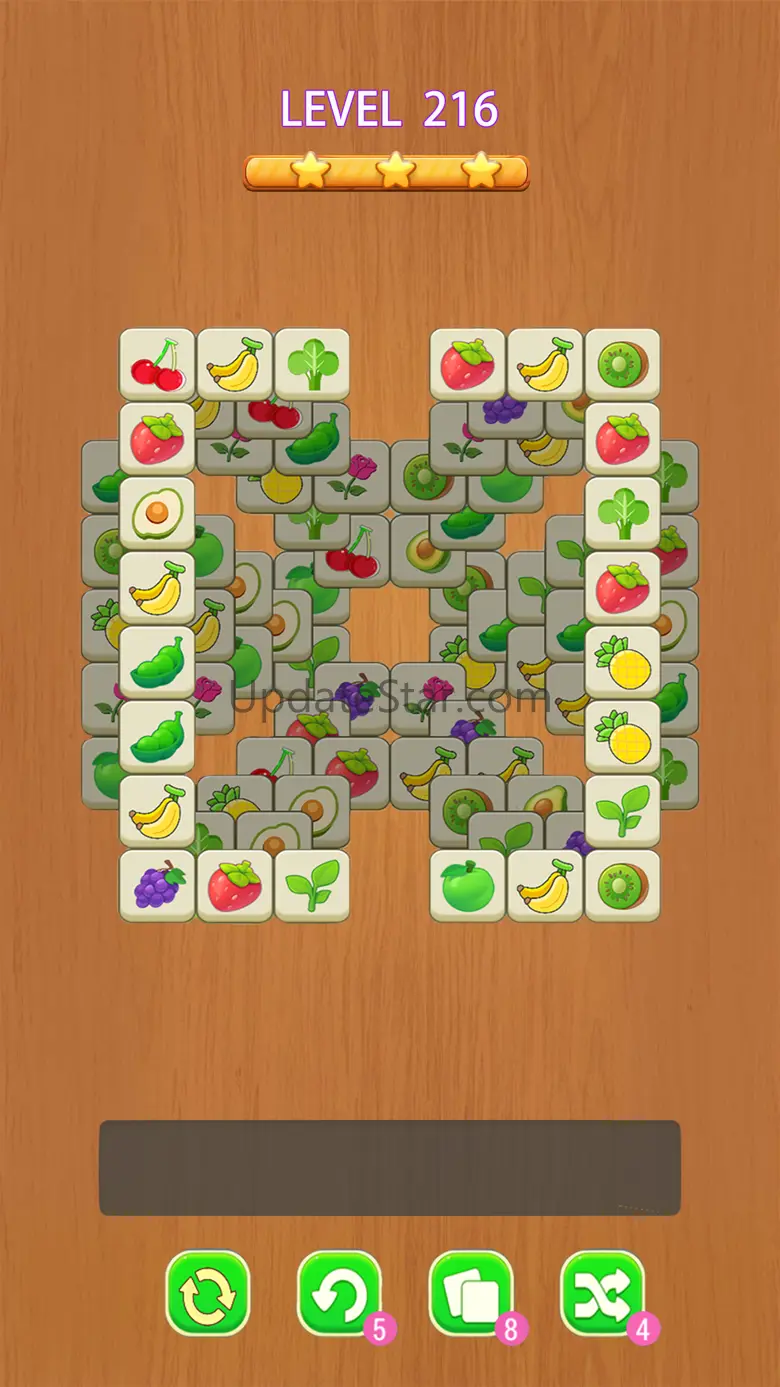This screenshot has width=780, height=1387.
Task: Tap the uncovered green apple tile
Action: pyautogui.click(x=467, y=885)
